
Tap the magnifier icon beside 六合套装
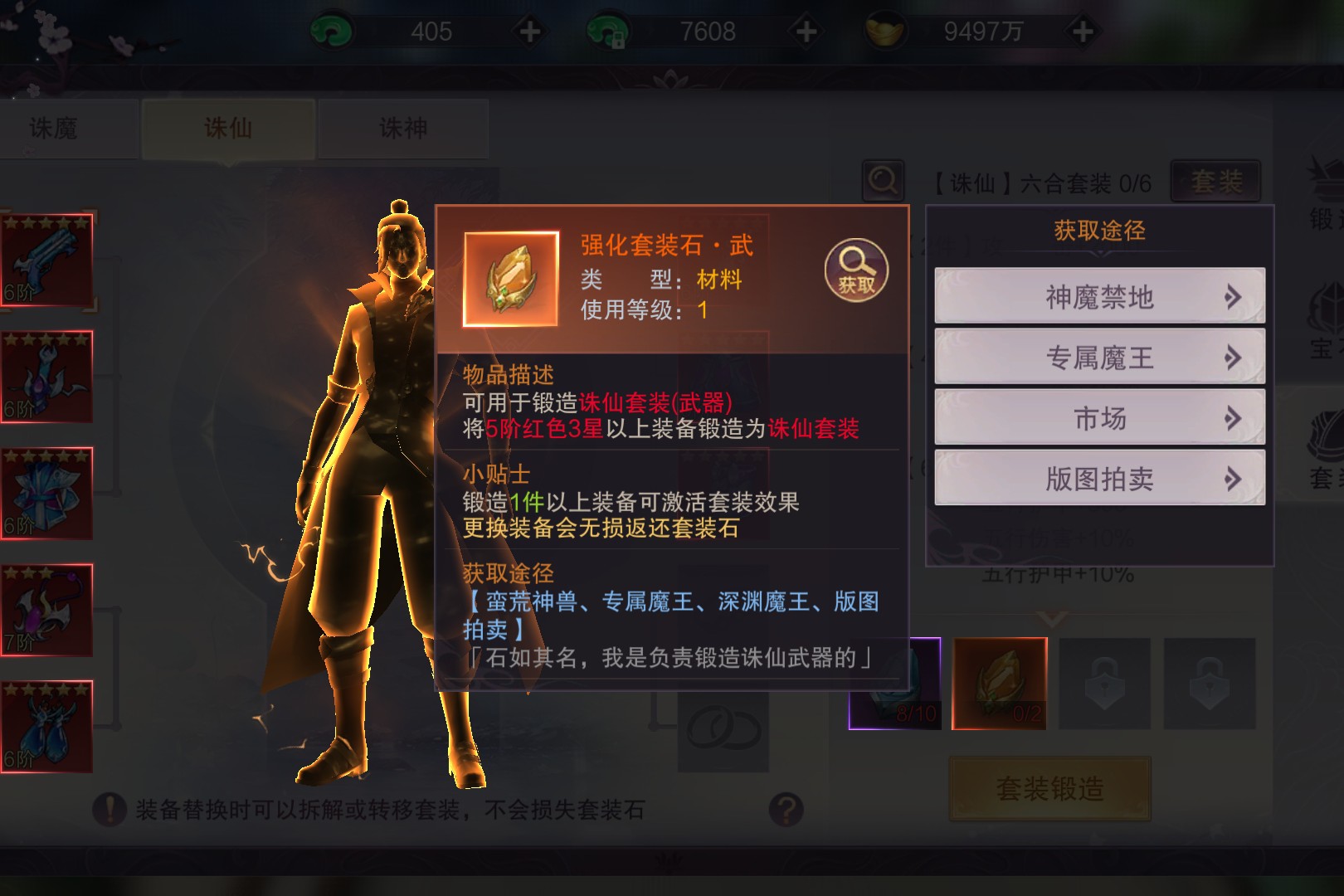pos(883,180)
